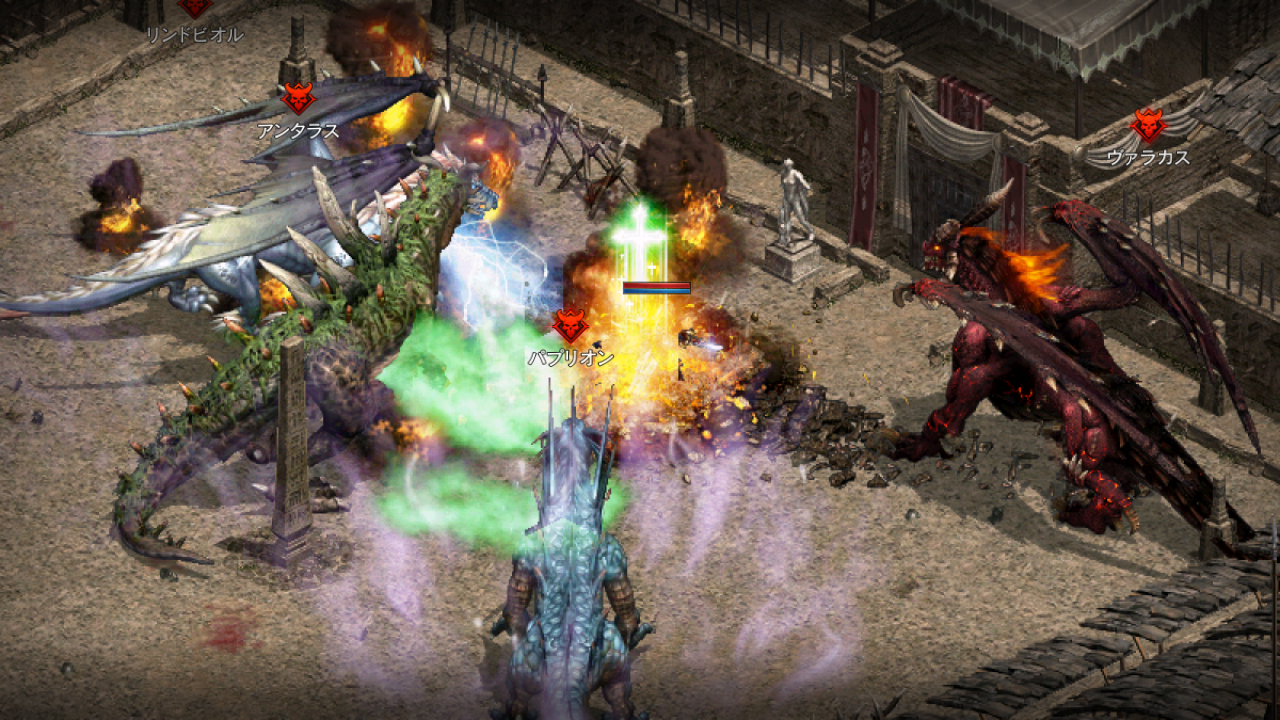Click the リンドビオル boss name label
The image size is (1280, 720).
tap(194, 34)
